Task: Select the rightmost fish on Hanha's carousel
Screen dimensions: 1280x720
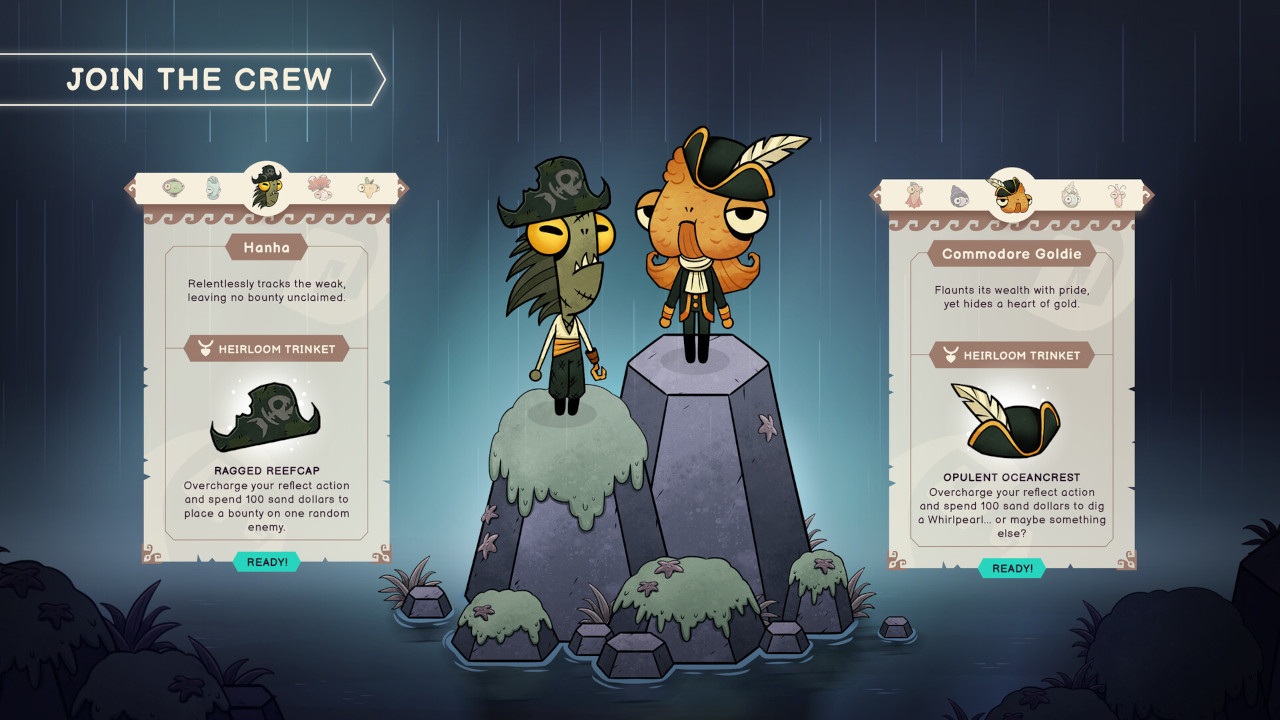Action: point(368,187)
